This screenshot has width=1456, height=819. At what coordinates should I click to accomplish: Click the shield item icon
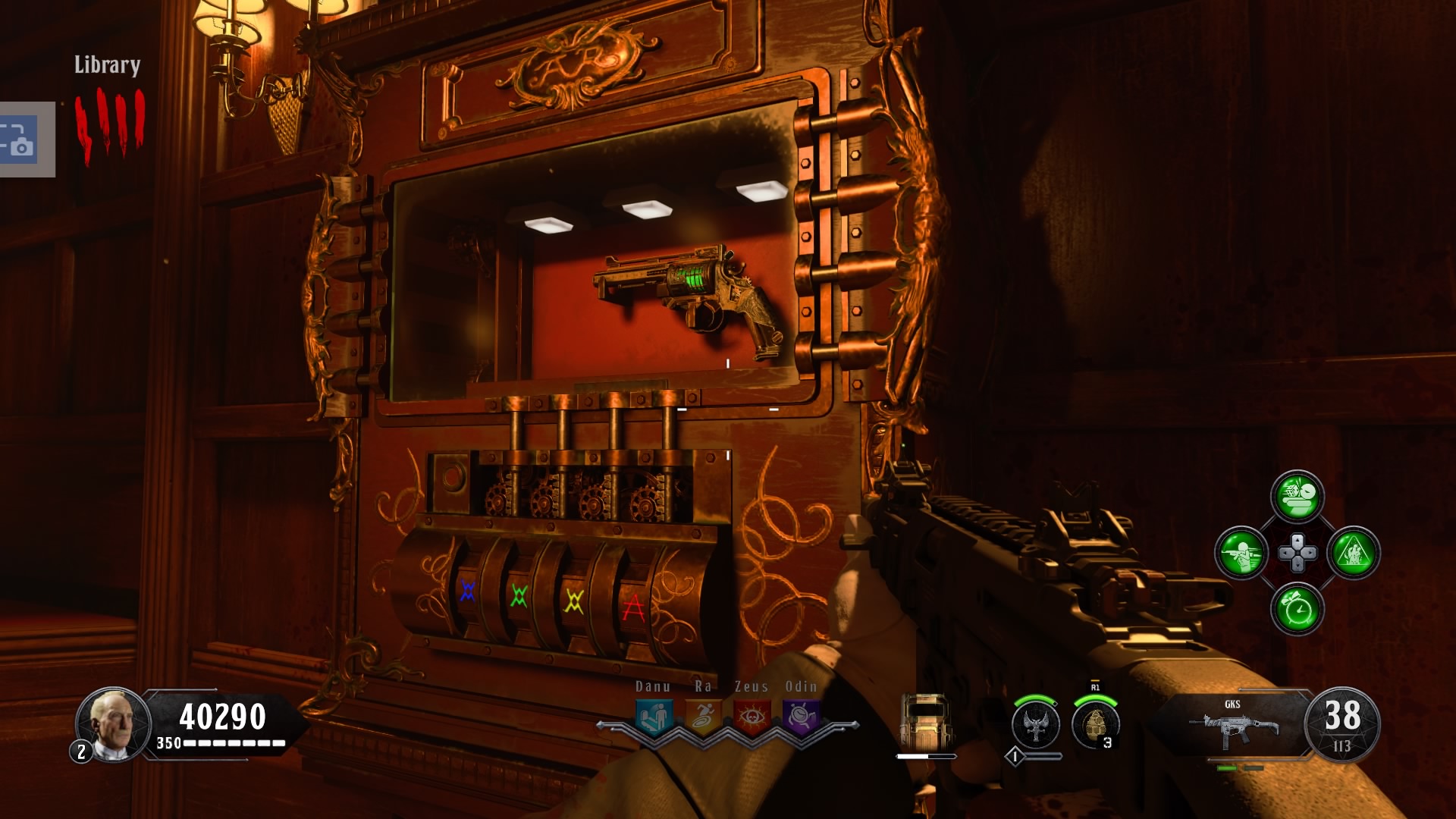point(925,721)
